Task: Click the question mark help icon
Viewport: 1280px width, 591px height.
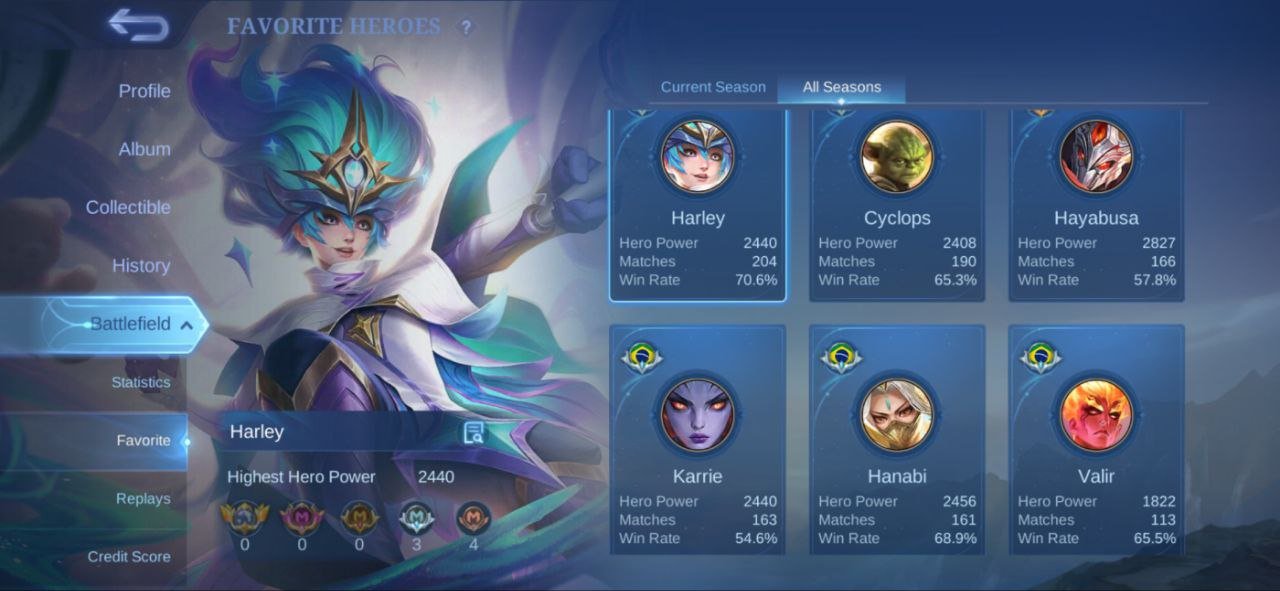Action: (465, 28)
